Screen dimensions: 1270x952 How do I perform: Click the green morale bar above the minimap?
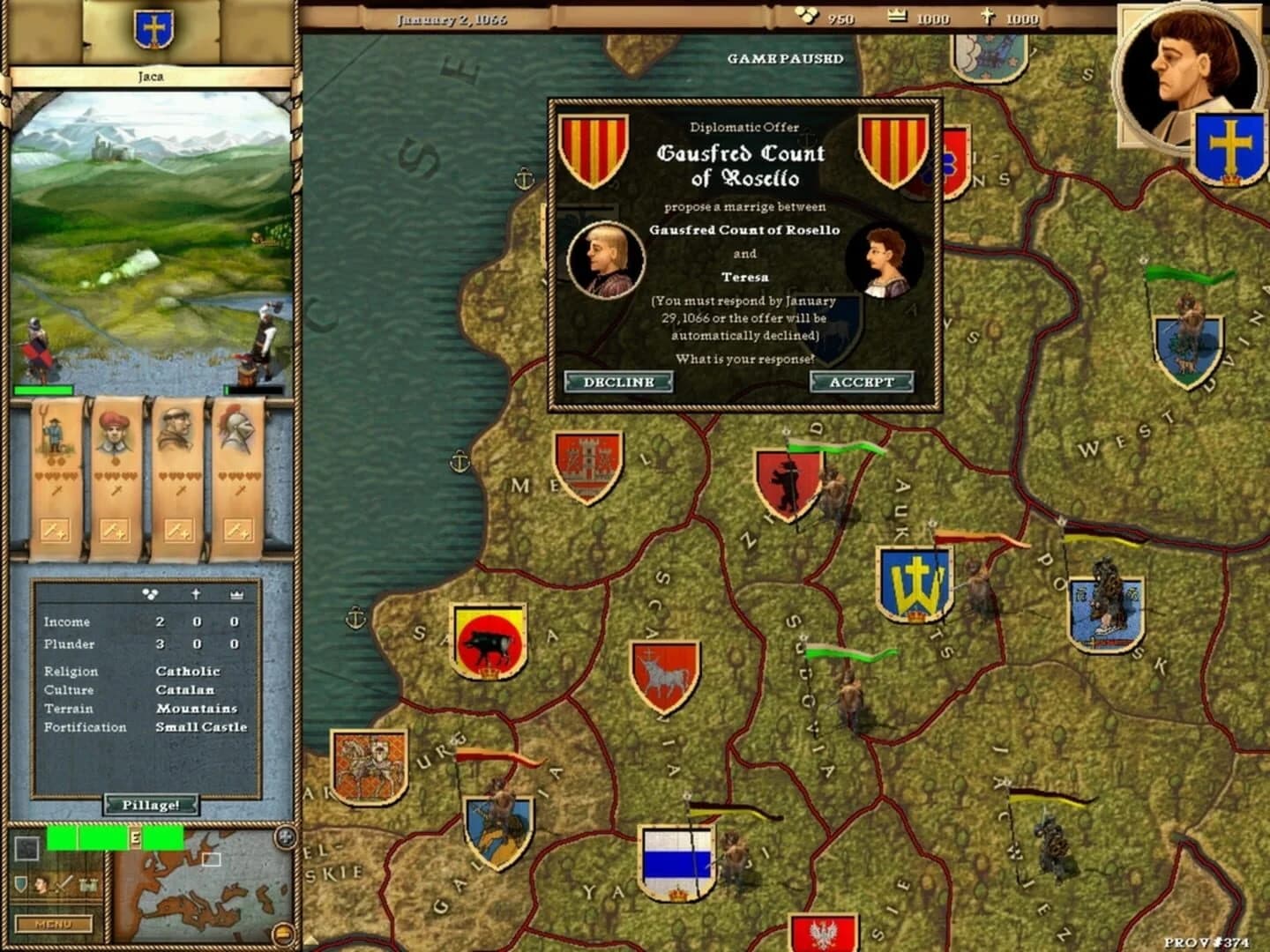point(115,838)
